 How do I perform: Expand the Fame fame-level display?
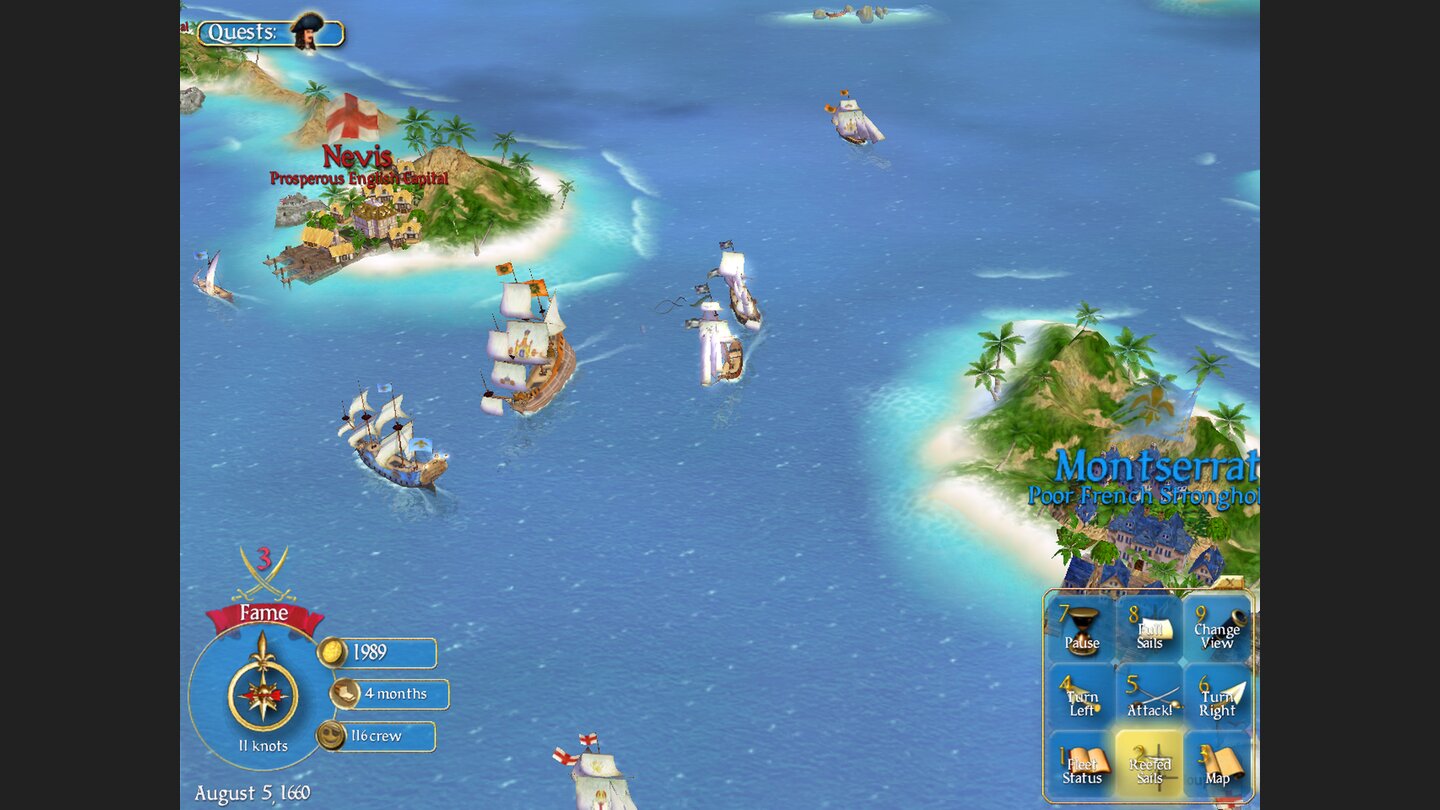pyautogui.click(x=263, y=611)
